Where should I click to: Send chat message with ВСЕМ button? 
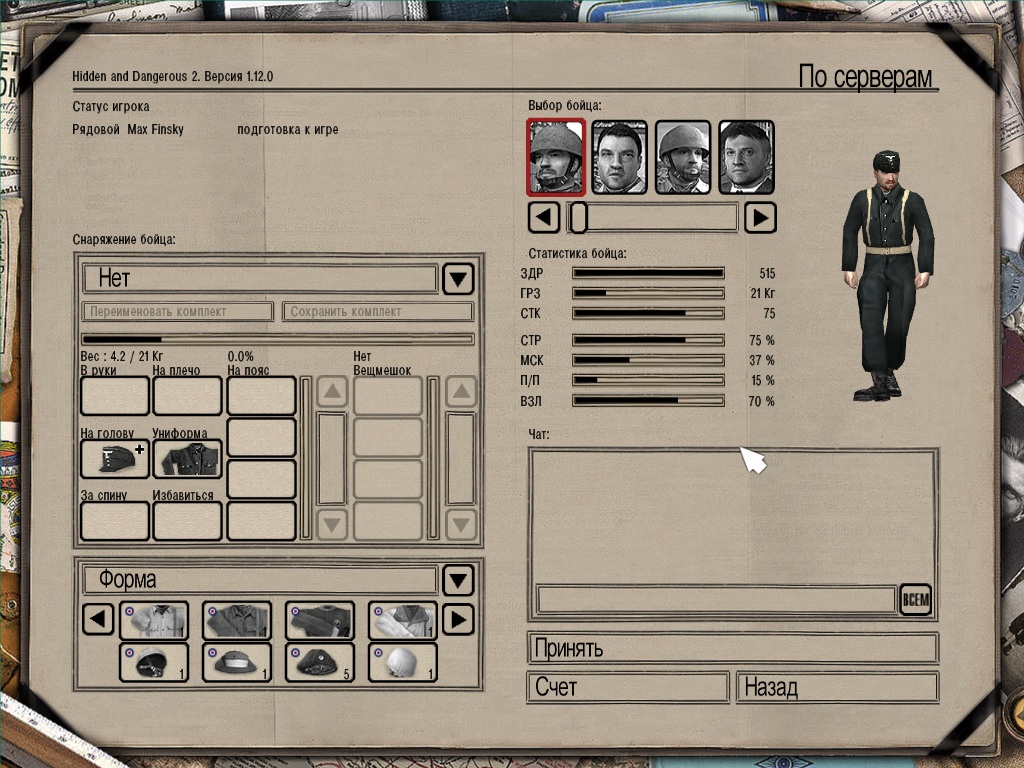pyautogui.click(x=915, y=600)
